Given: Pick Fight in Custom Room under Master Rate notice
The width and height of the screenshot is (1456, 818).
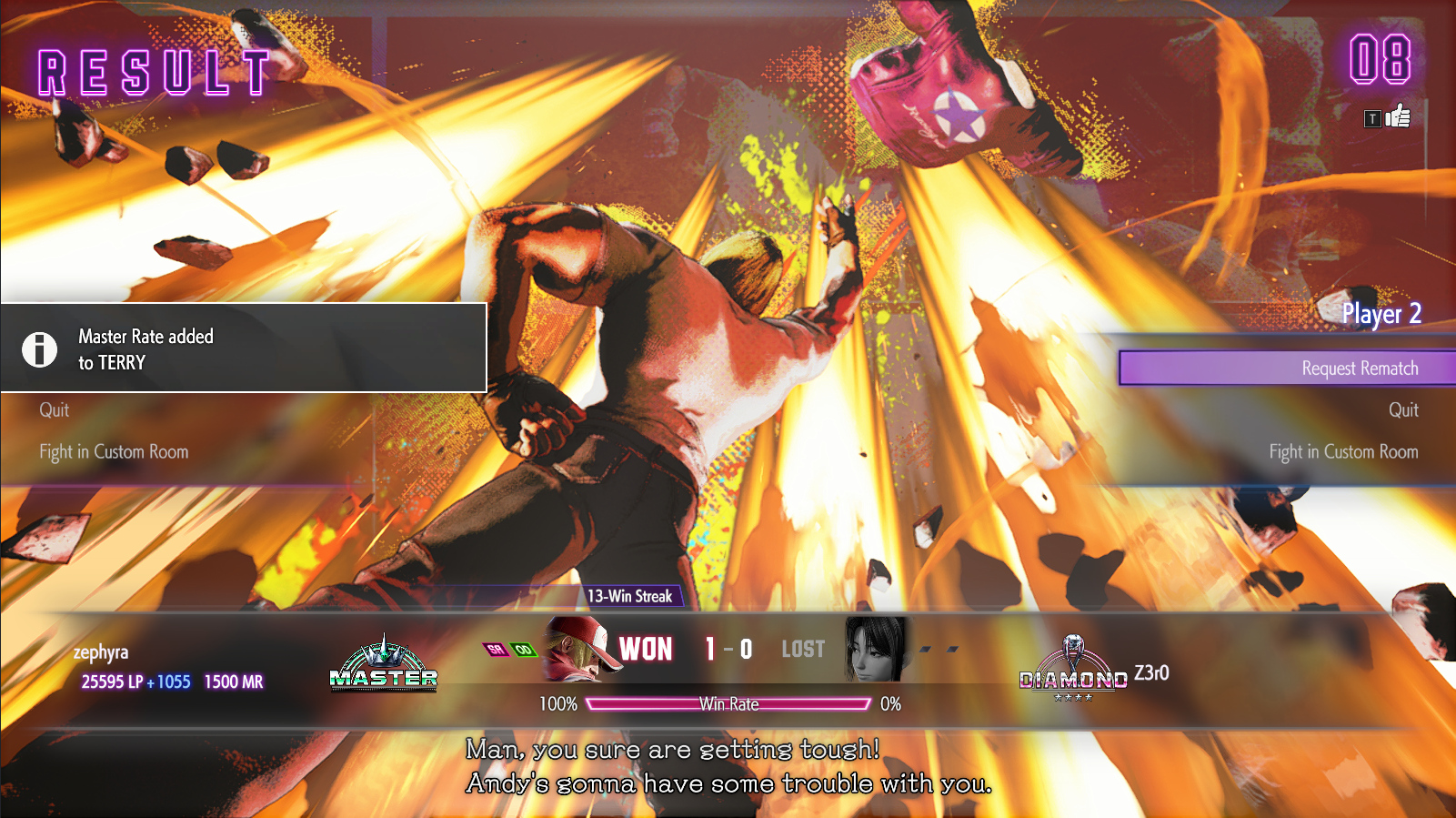Looking at the screenshot, I should click(x=114, y=452).
